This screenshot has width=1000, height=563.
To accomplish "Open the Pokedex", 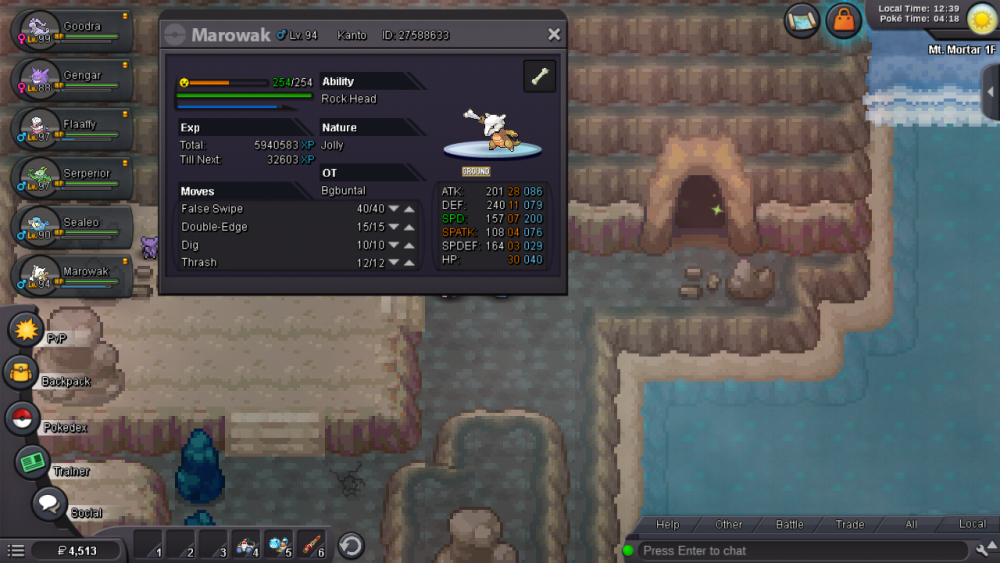I will coord(22,417).
